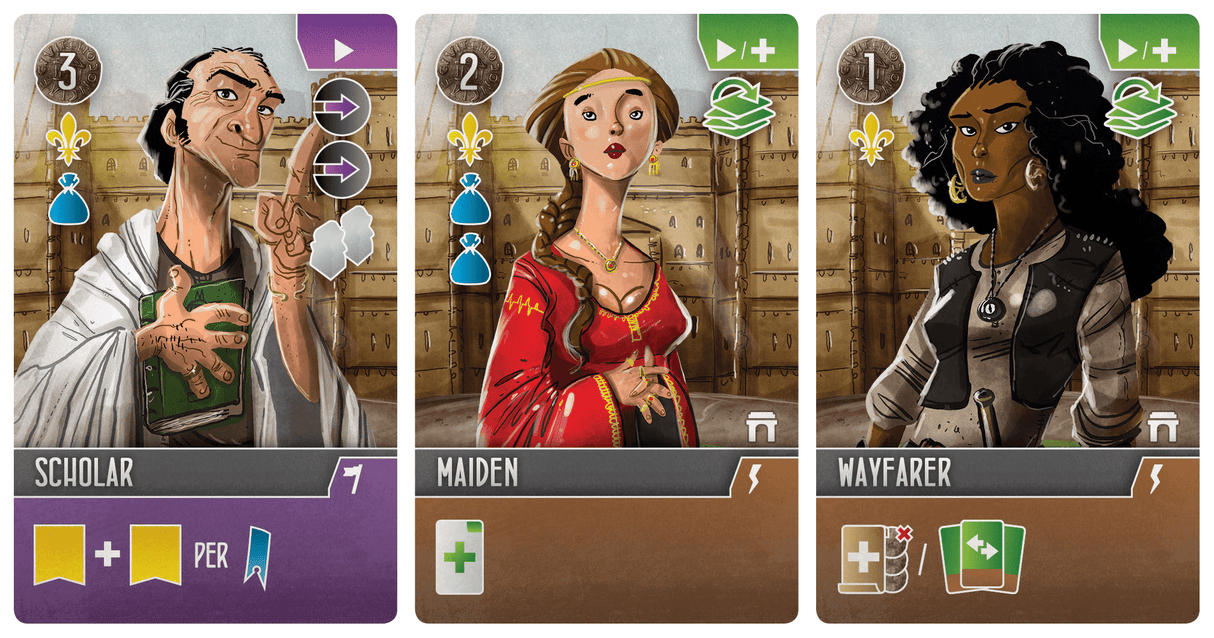Select the Scholar card
Screen dimensions: 1214x638
(205, 318)
